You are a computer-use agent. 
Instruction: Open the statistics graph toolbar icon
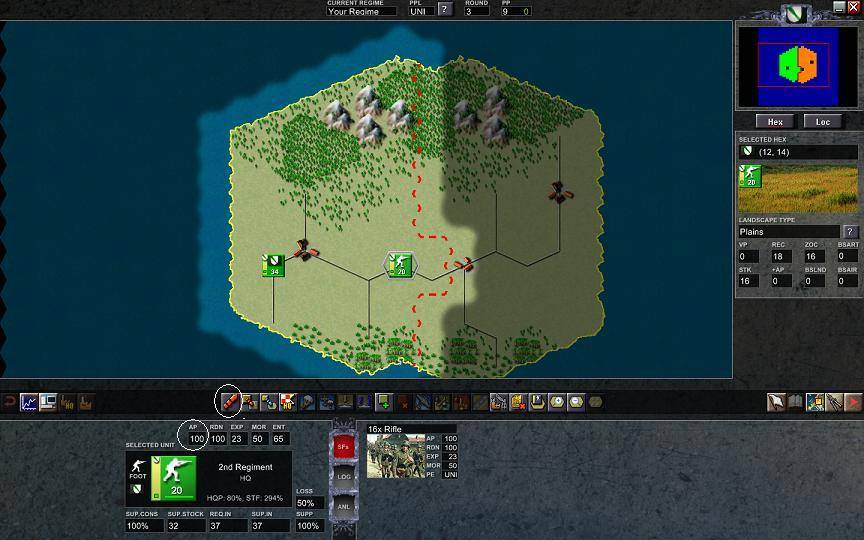(29, 402)
